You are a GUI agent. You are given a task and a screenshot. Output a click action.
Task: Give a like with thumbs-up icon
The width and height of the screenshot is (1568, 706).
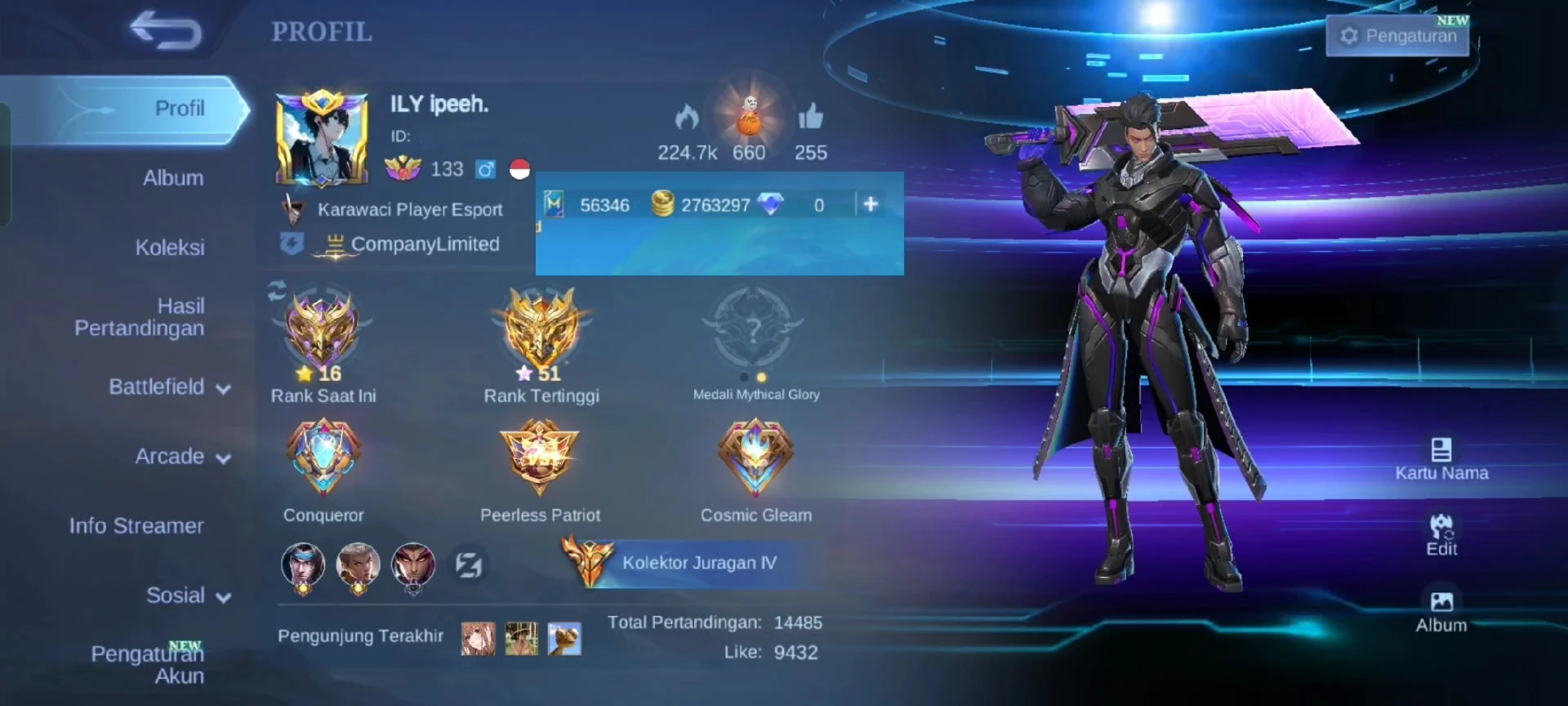coord(810,118)
